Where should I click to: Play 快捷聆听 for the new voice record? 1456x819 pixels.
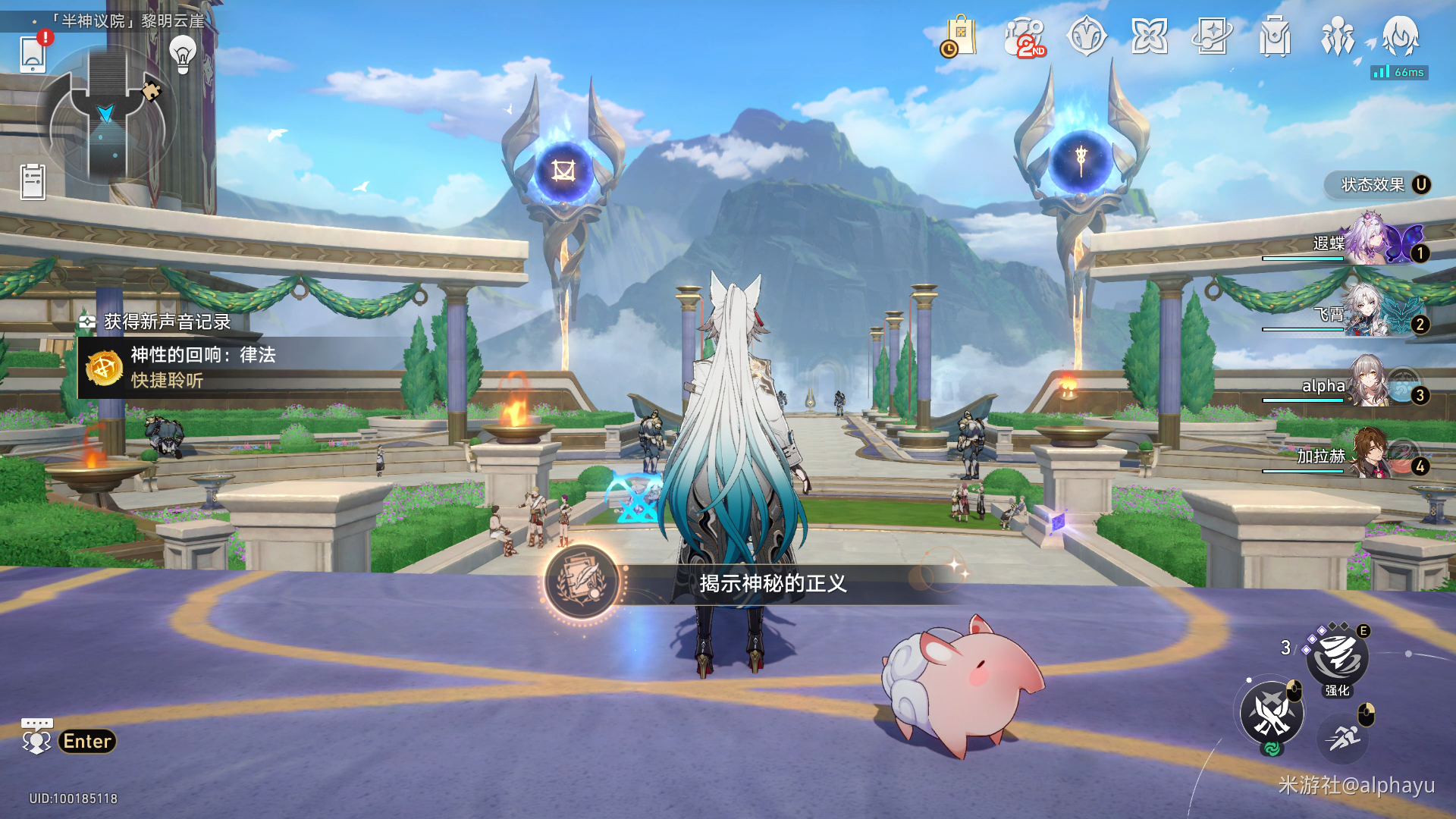pos(167,381)
